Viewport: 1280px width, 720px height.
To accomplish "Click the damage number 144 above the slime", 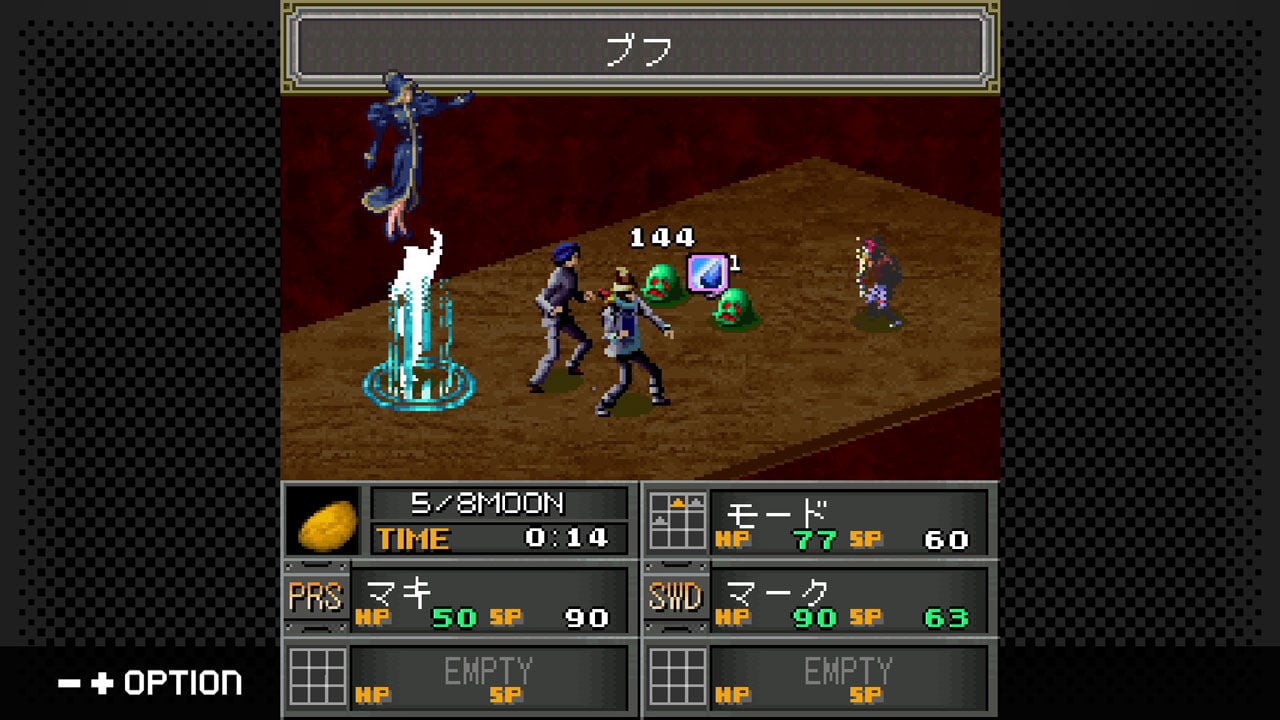I will point(660,238).
